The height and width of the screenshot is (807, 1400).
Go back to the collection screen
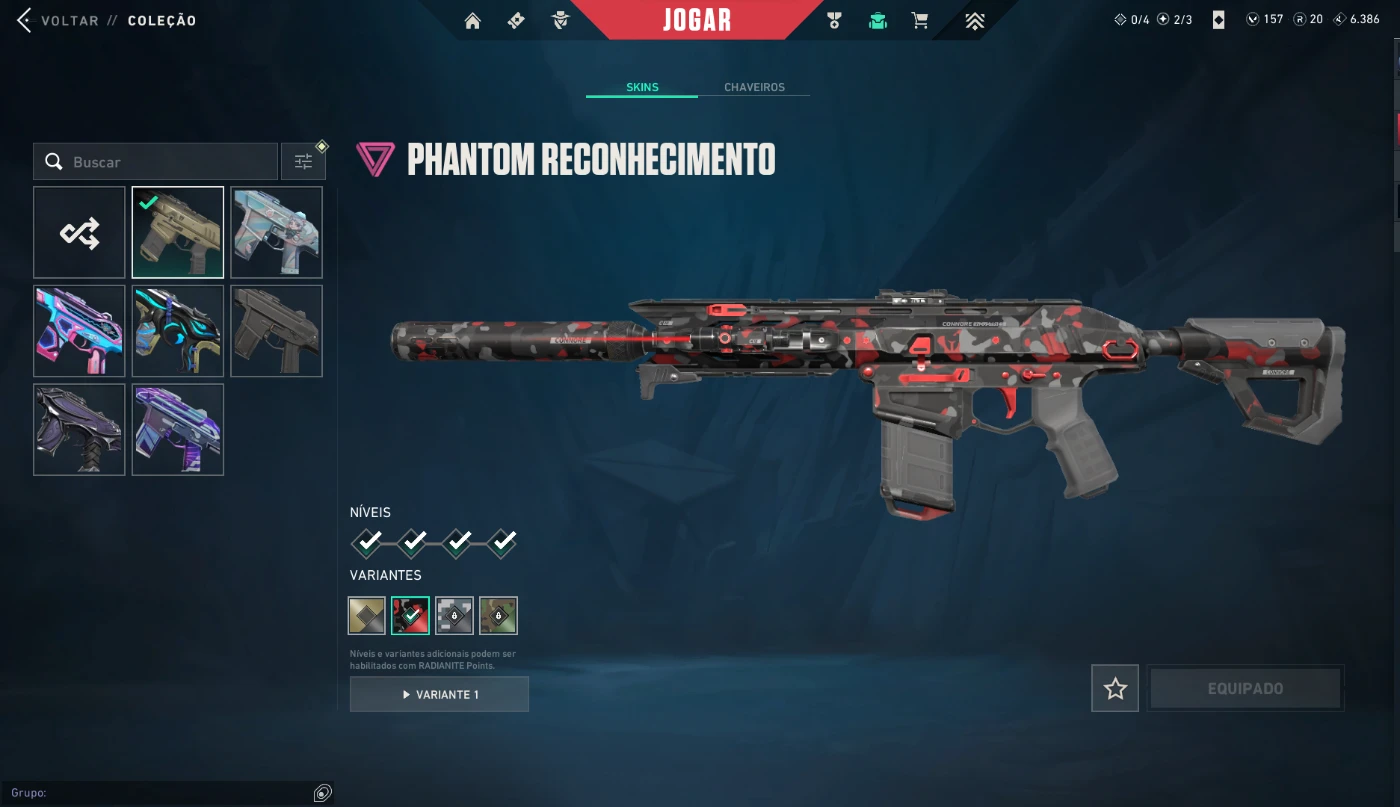pyautogui.click(x=60, y=21)
